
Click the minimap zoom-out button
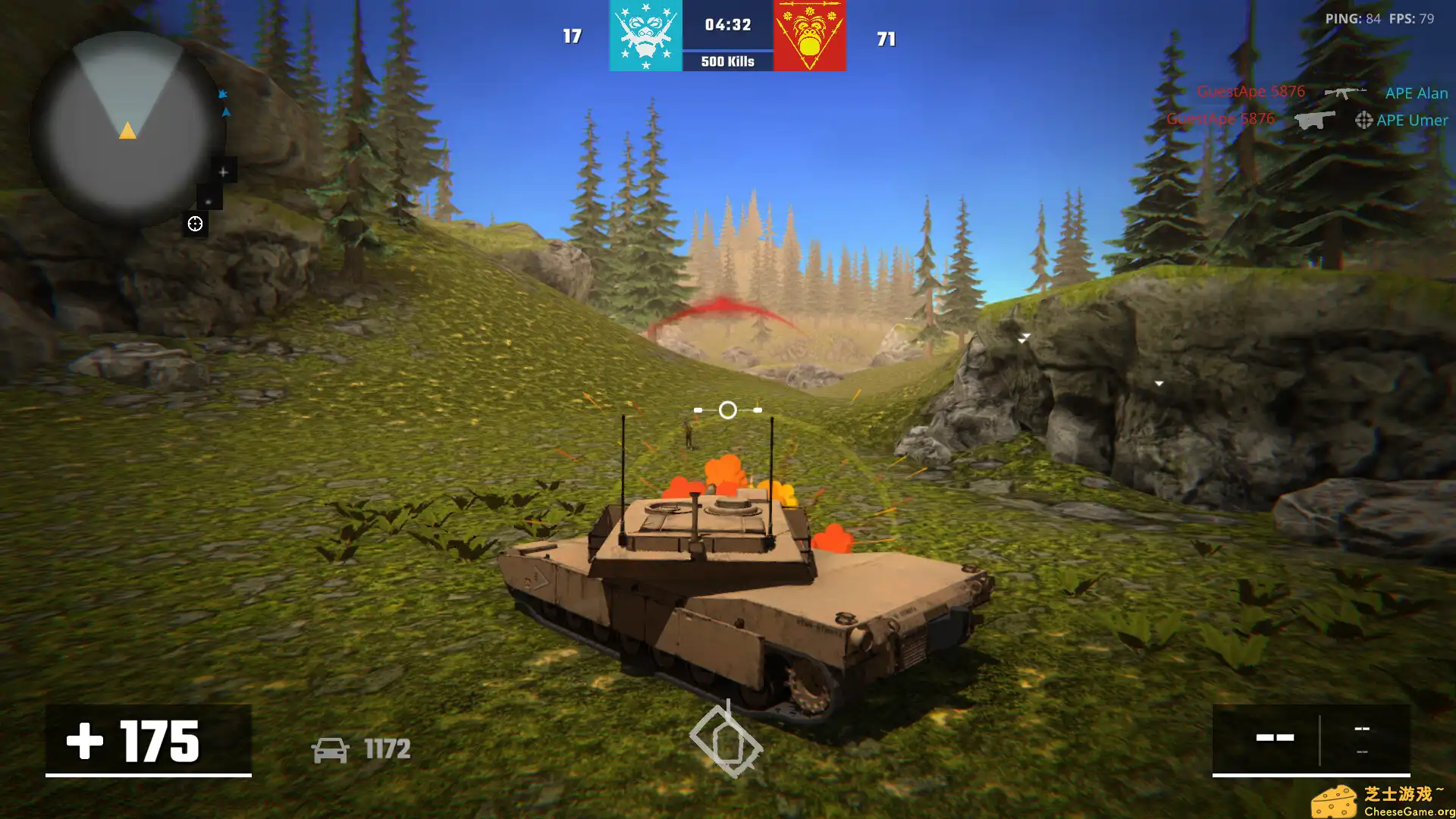tap(209, 202)
